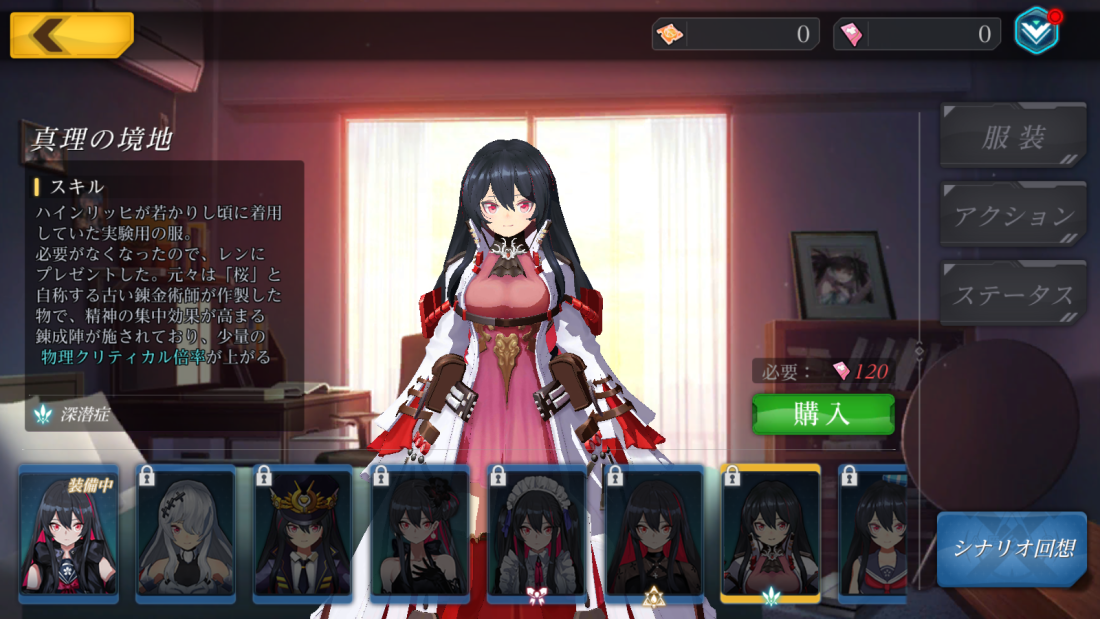
Task: Open シナリオ回想 scenario recollection
Action: (1011, 549)
